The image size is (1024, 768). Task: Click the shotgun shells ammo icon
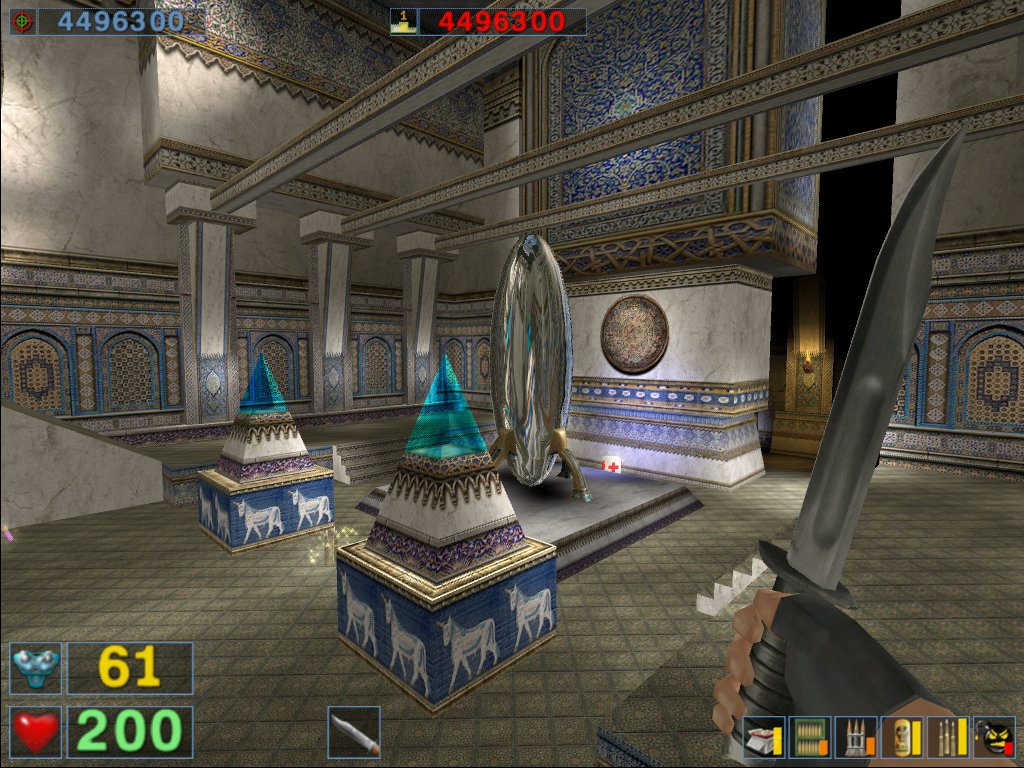(x=763, y=738)
